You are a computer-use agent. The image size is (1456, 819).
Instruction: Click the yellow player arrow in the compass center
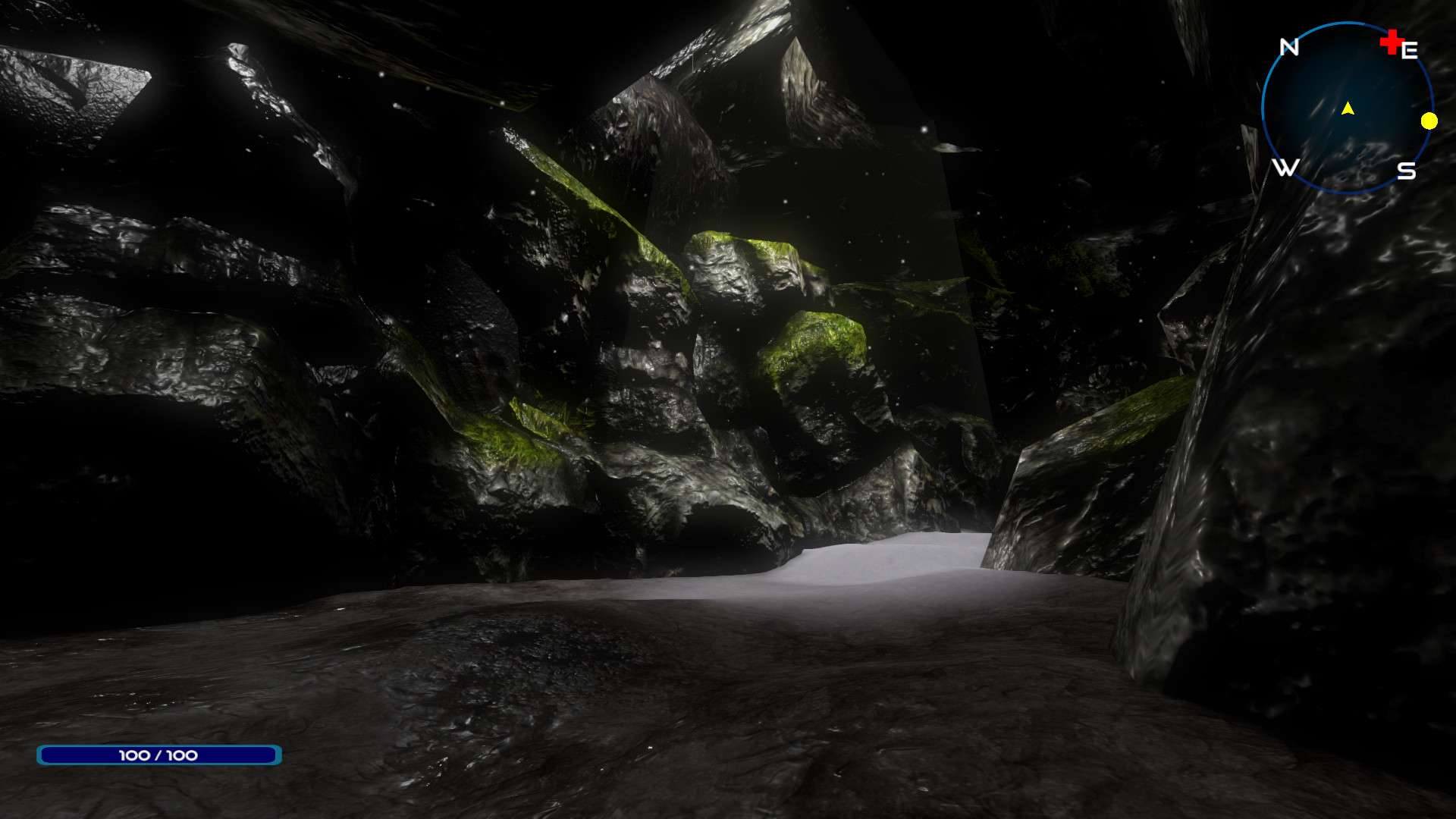(x=1348, y=108)
